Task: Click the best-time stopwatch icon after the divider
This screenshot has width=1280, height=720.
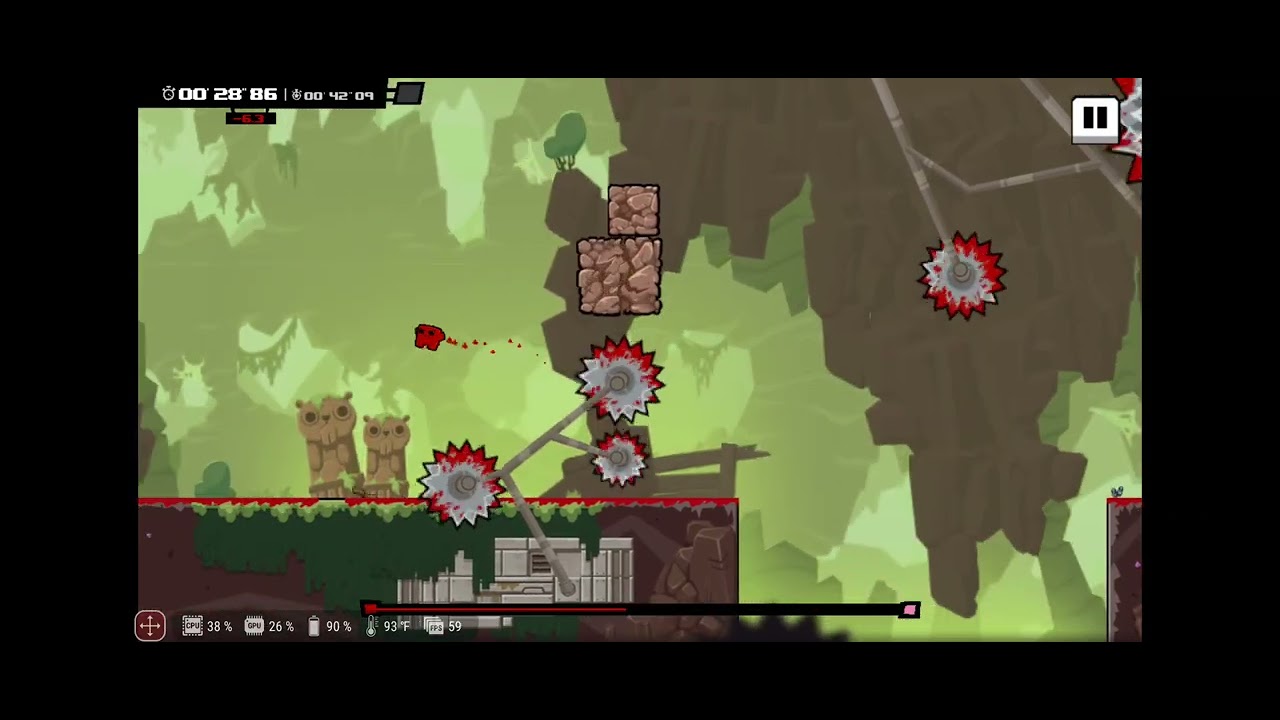Action: pos(295,95)
